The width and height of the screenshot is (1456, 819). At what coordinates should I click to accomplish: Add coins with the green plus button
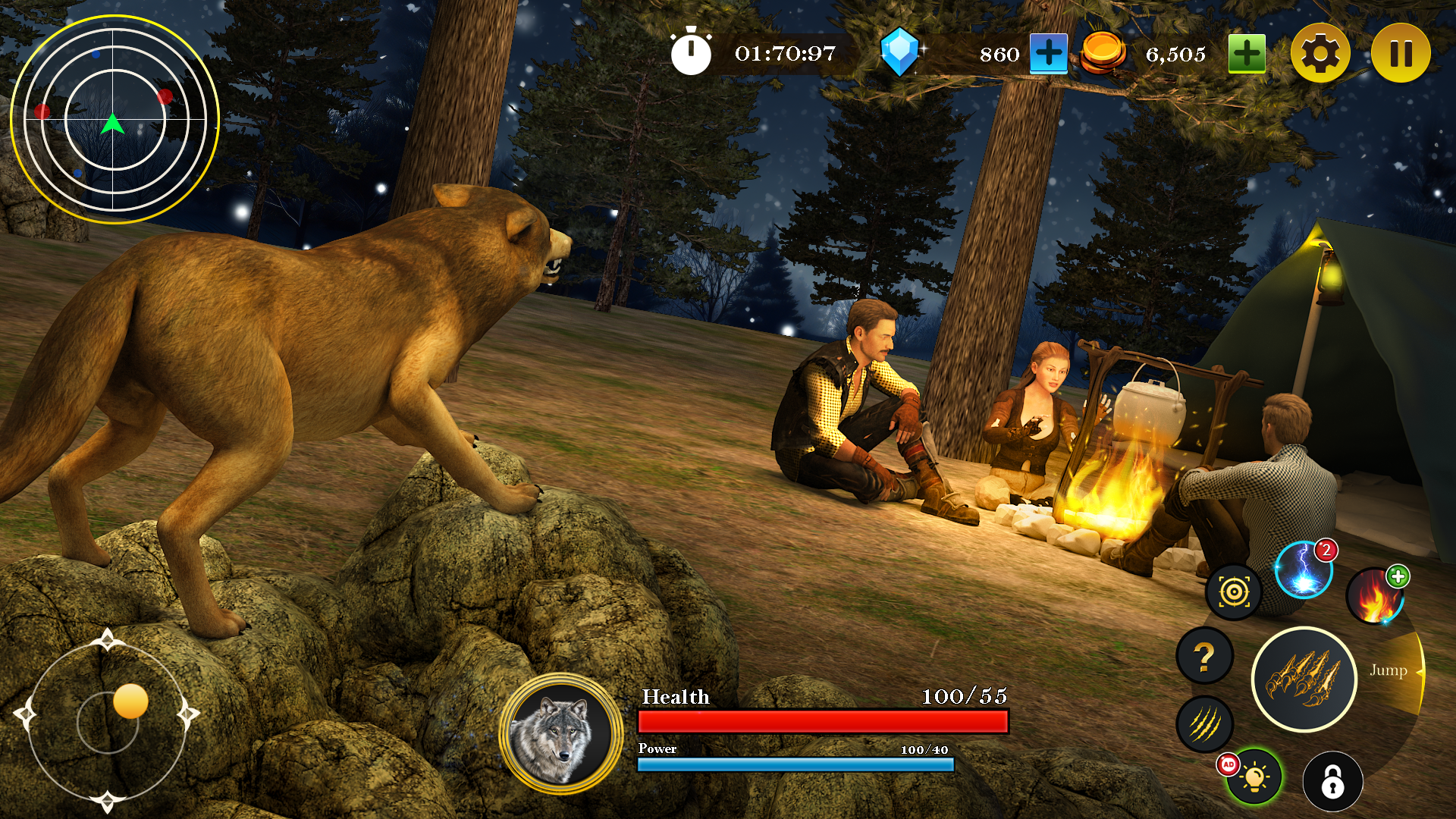tap(1246, 52)
